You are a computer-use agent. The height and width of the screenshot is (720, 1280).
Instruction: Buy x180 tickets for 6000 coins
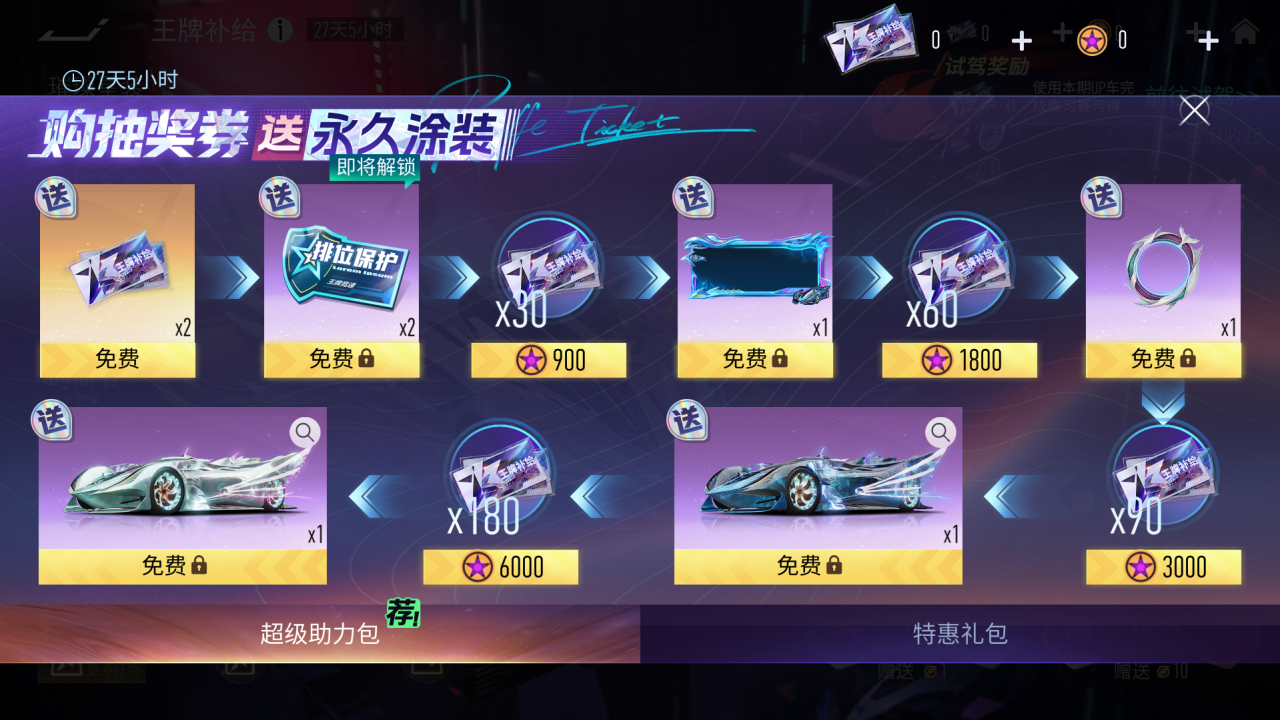pyautogui.click(x=500, y=566)
